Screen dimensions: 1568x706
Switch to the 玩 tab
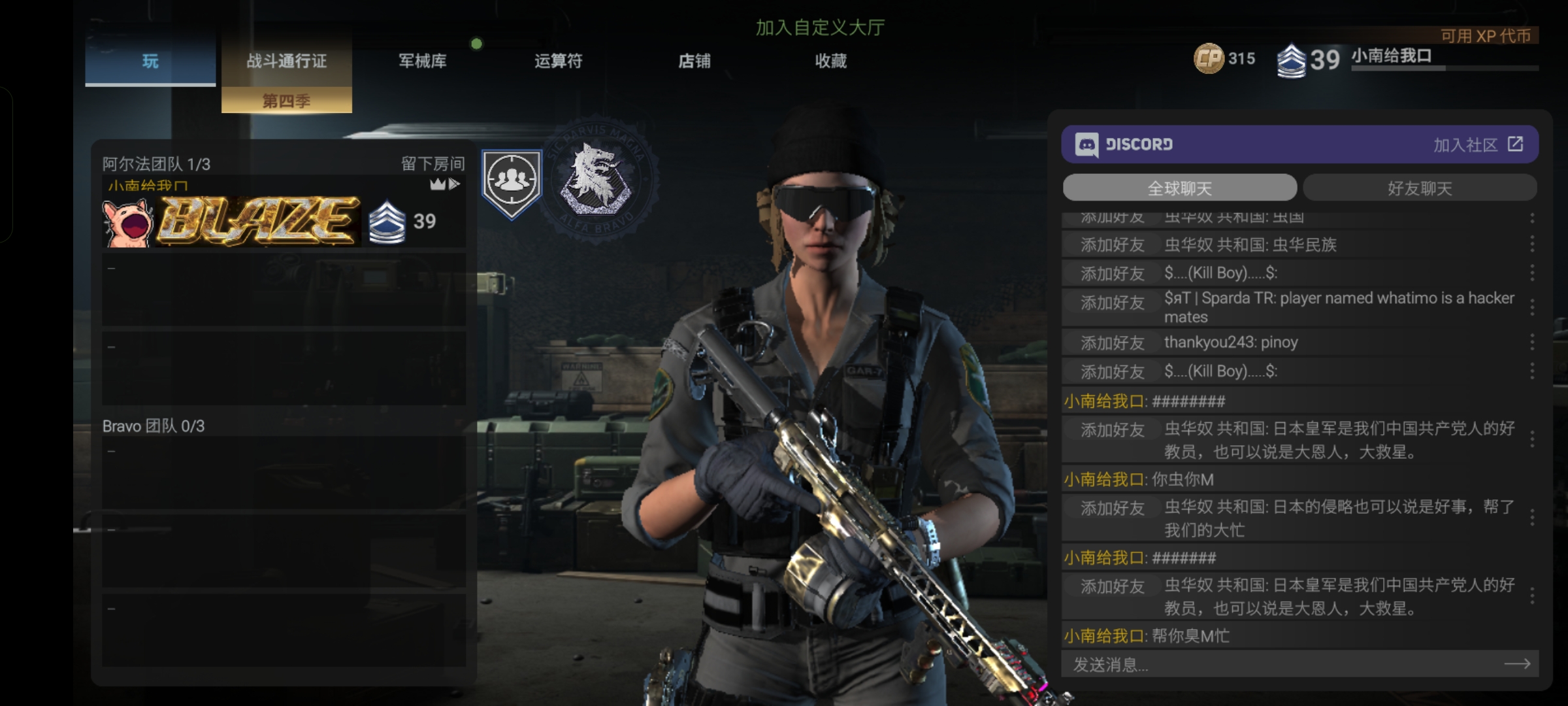(150, 61)
